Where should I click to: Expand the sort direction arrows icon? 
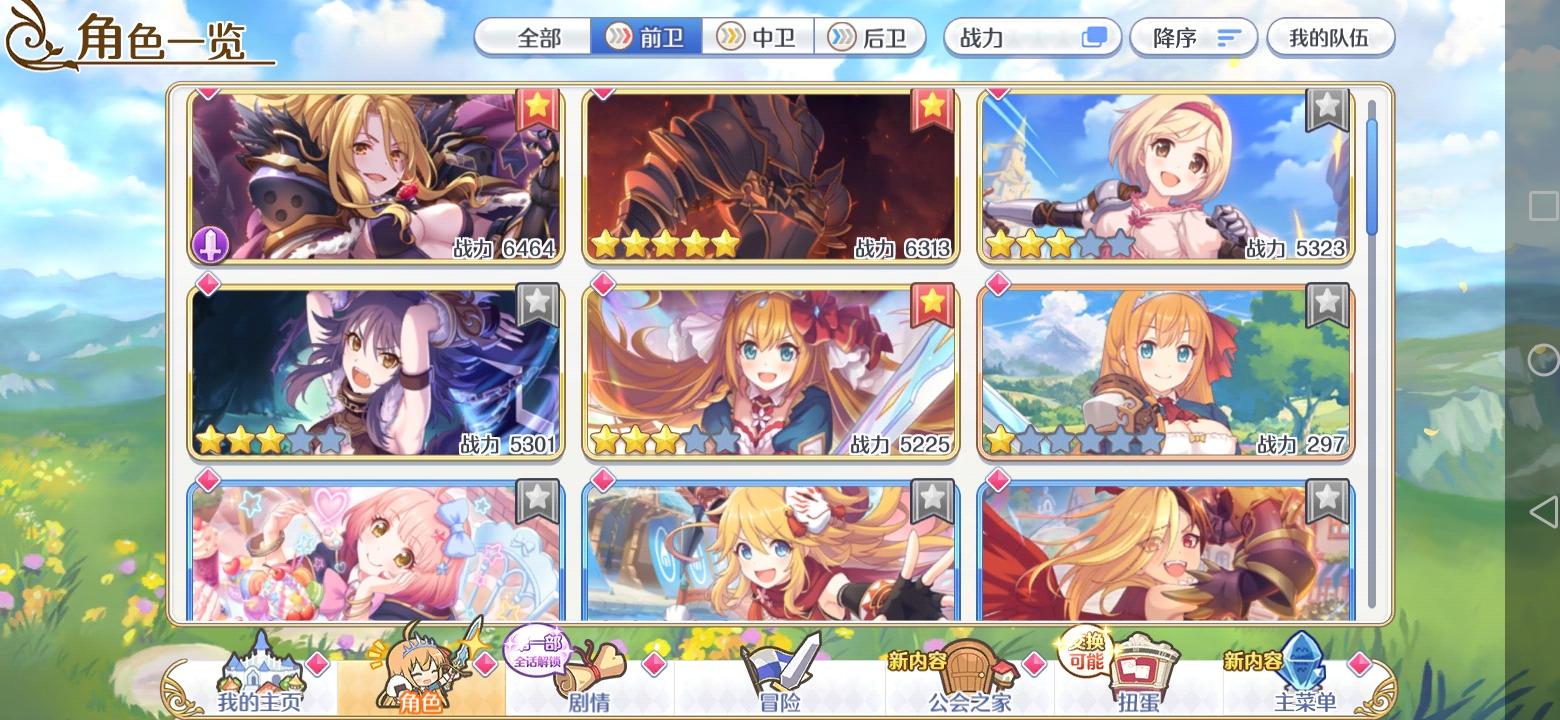pos(1228,37)
